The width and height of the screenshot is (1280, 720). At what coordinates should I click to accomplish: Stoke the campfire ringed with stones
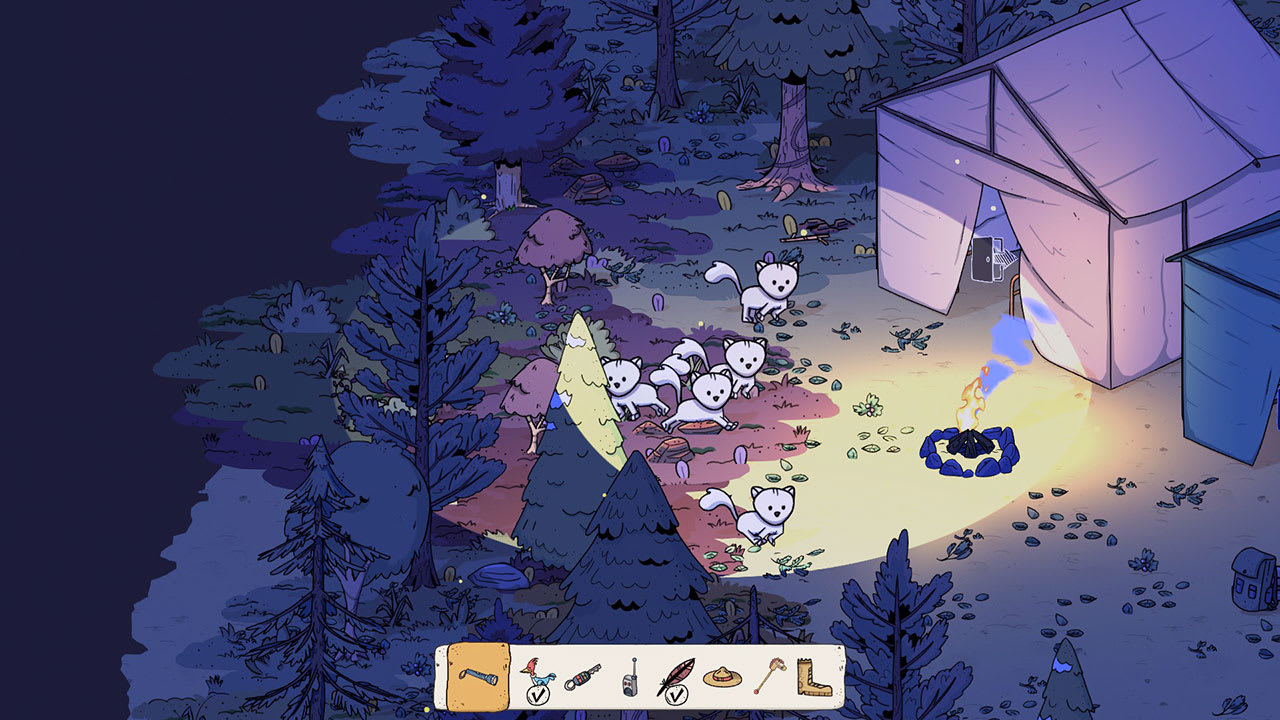pyautogui.click(x=968, y=445)
